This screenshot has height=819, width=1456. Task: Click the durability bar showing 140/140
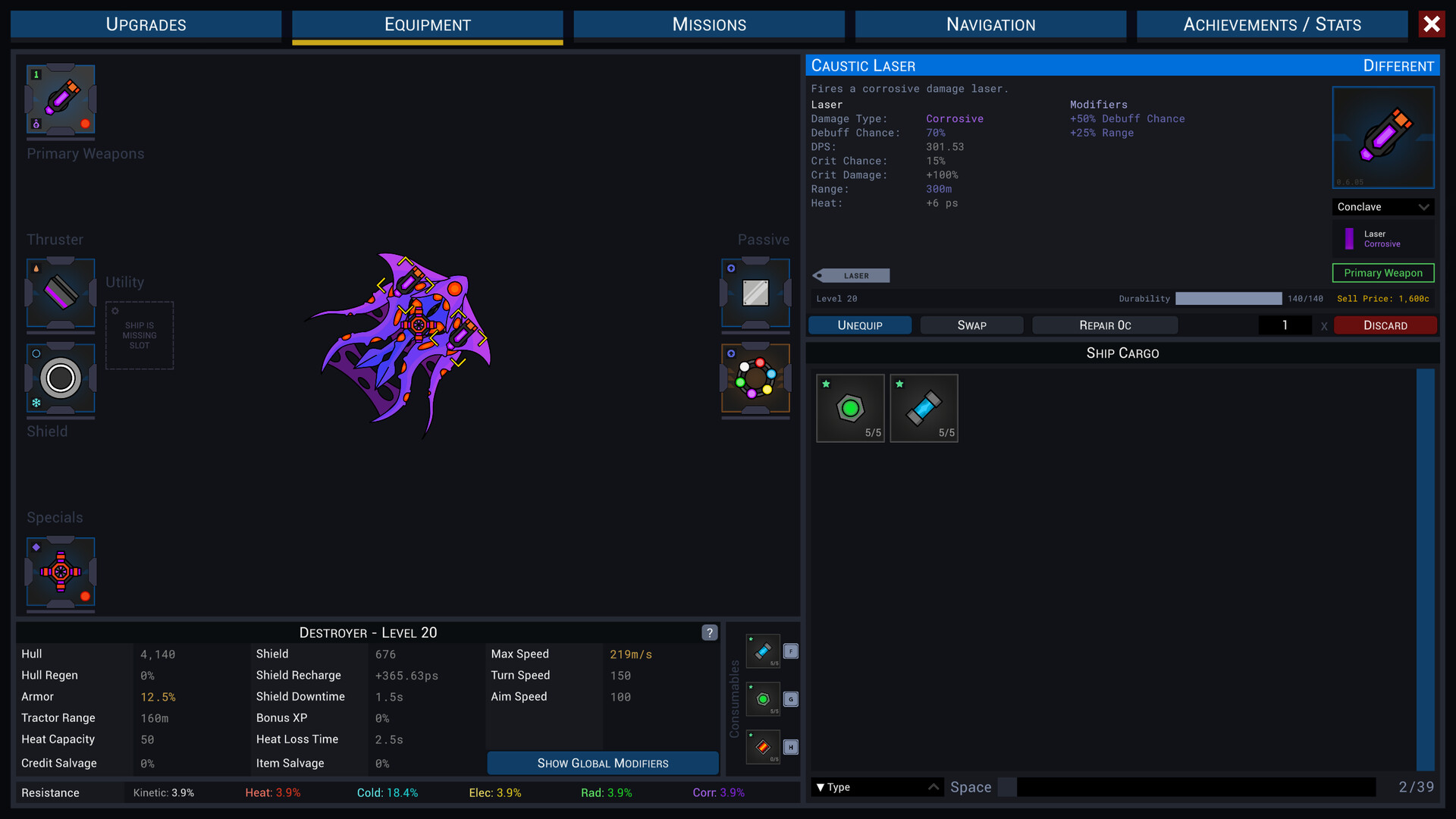[x=1228, y=299]
